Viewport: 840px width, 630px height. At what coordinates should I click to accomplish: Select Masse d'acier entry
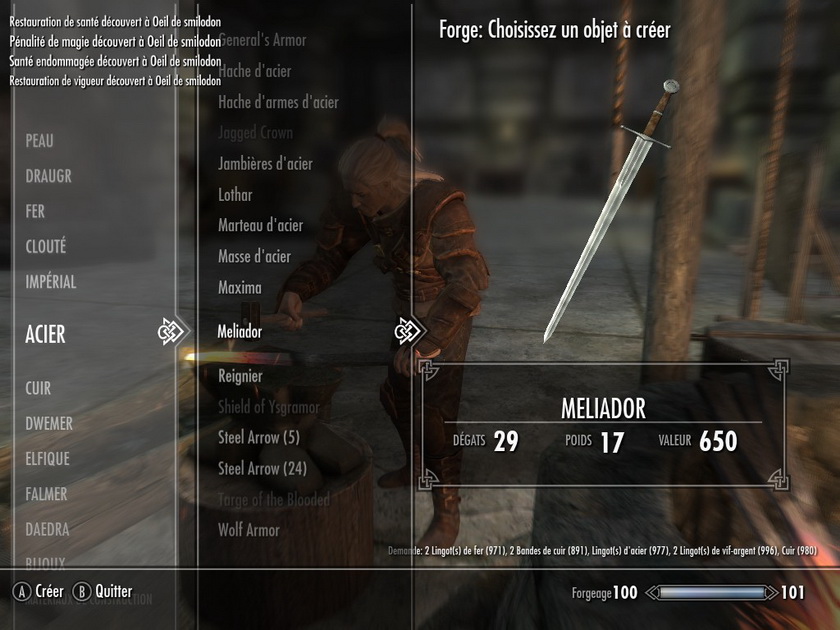coord(254,257)
